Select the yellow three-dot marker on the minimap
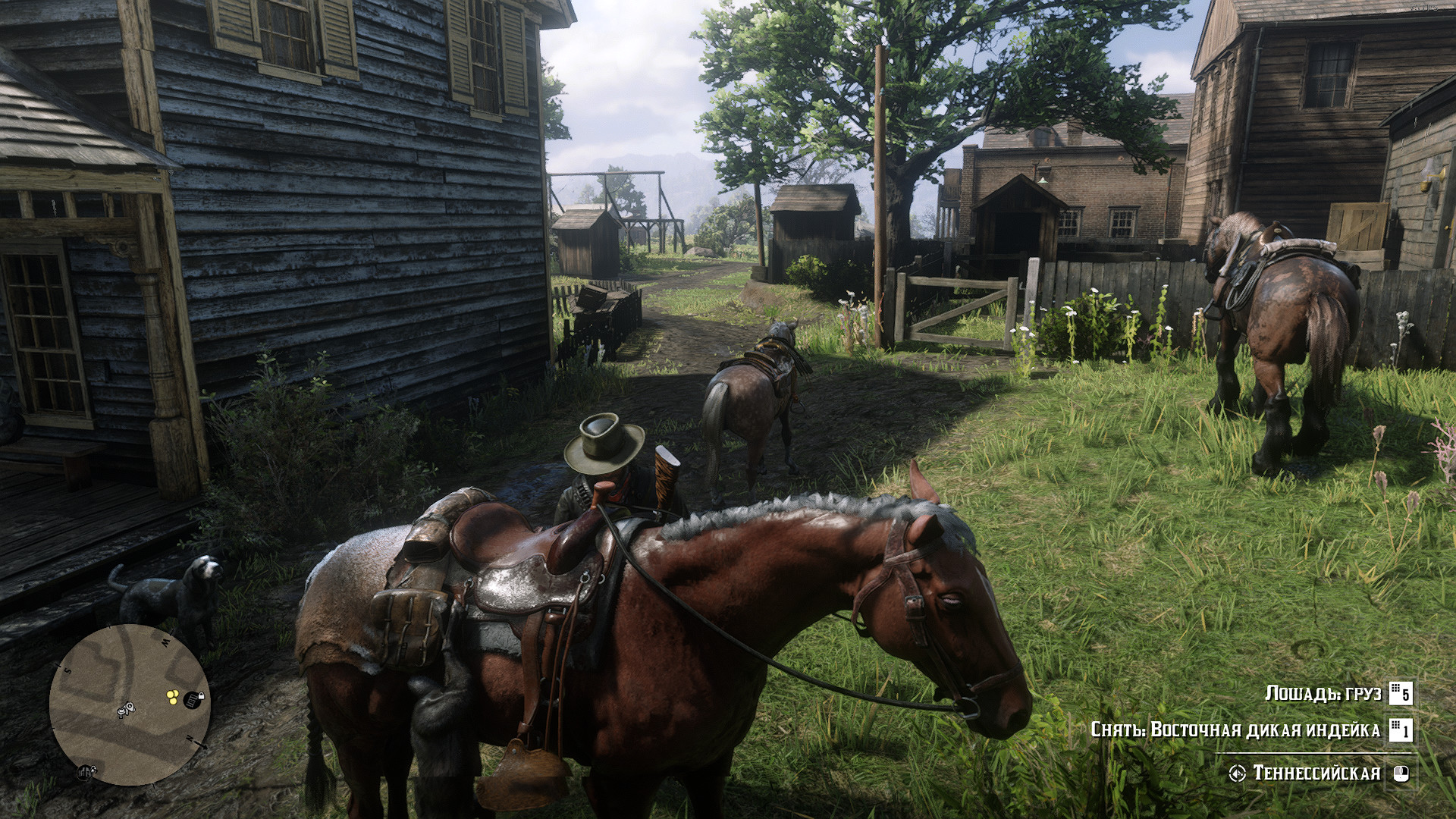This screenshot has width=1456, height=819. pyautogui.click(x=172, y=695)
